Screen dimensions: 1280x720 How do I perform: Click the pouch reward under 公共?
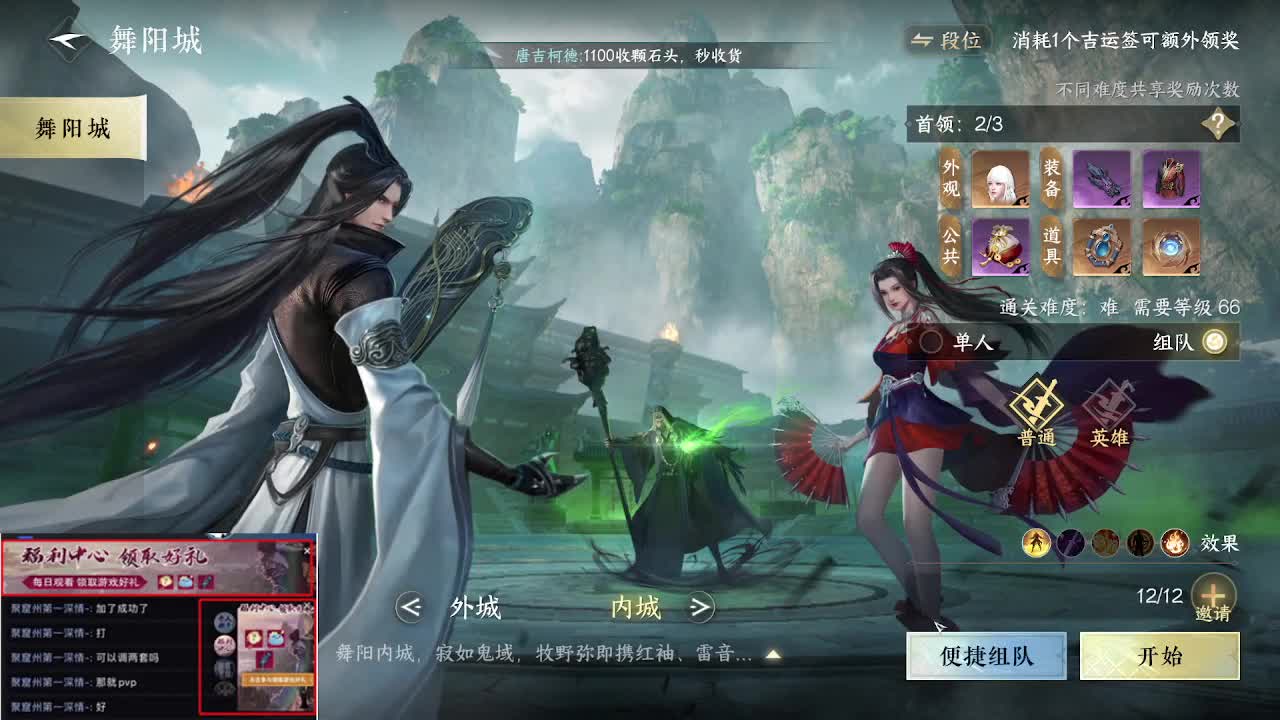(1000, 247)
